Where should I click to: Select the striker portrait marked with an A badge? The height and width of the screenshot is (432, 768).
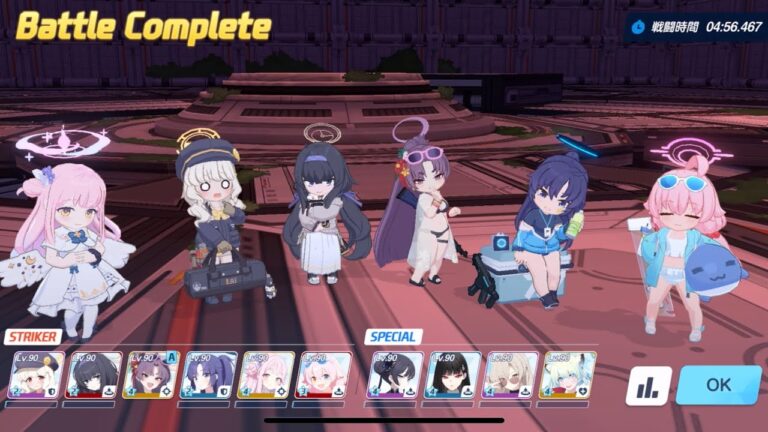(x=151, y=376)
